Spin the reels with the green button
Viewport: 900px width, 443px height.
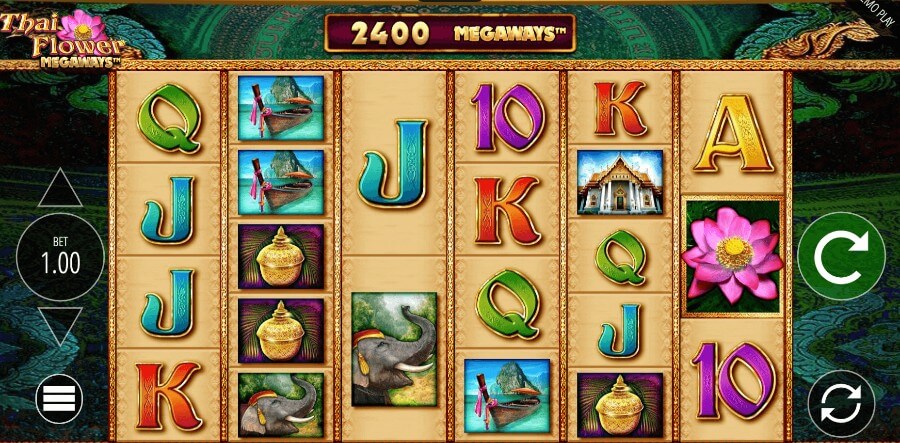(840, 257)
